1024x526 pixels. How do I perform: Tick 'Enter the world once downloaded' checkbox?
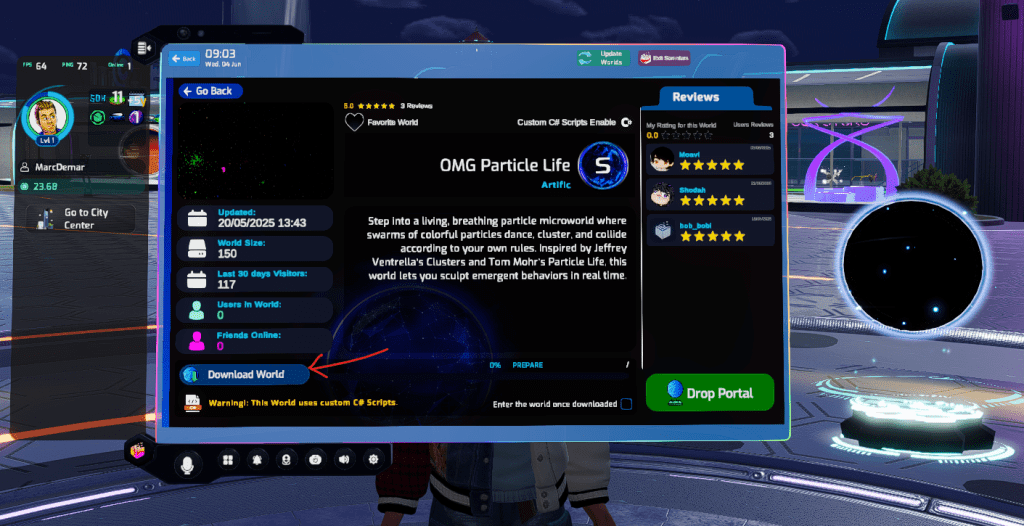(626, 404)
